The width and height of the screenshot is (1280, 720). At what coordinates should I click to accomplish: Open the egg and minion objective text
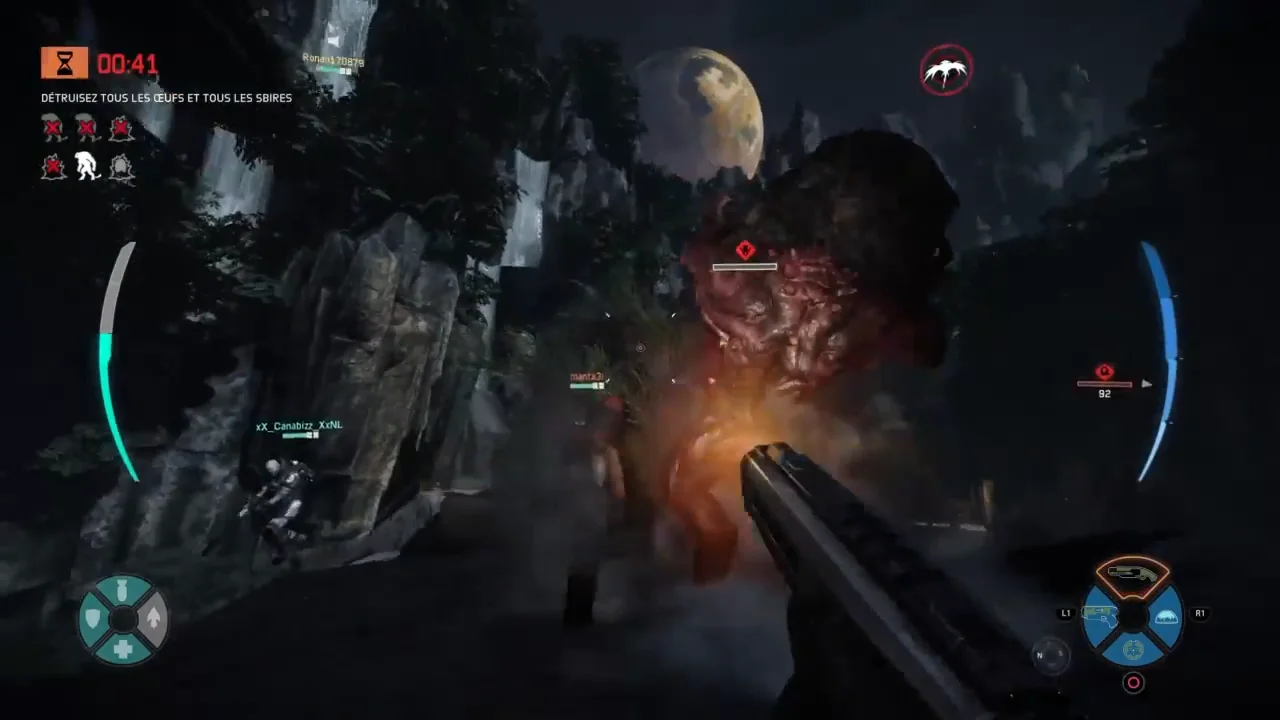point(166,98)
